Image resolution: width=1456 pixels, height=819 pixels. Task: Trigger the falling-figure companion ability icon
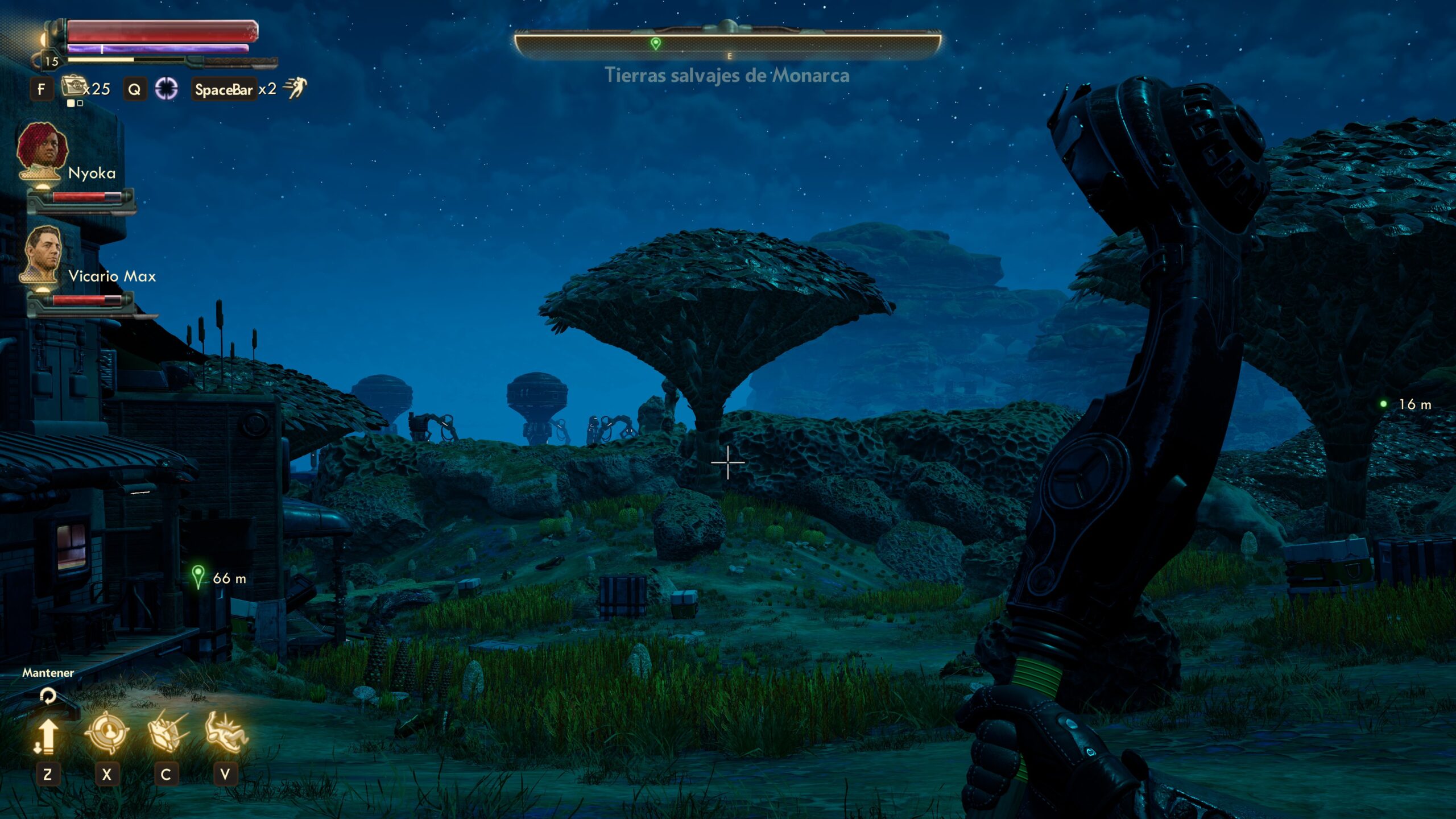[226, 733]
